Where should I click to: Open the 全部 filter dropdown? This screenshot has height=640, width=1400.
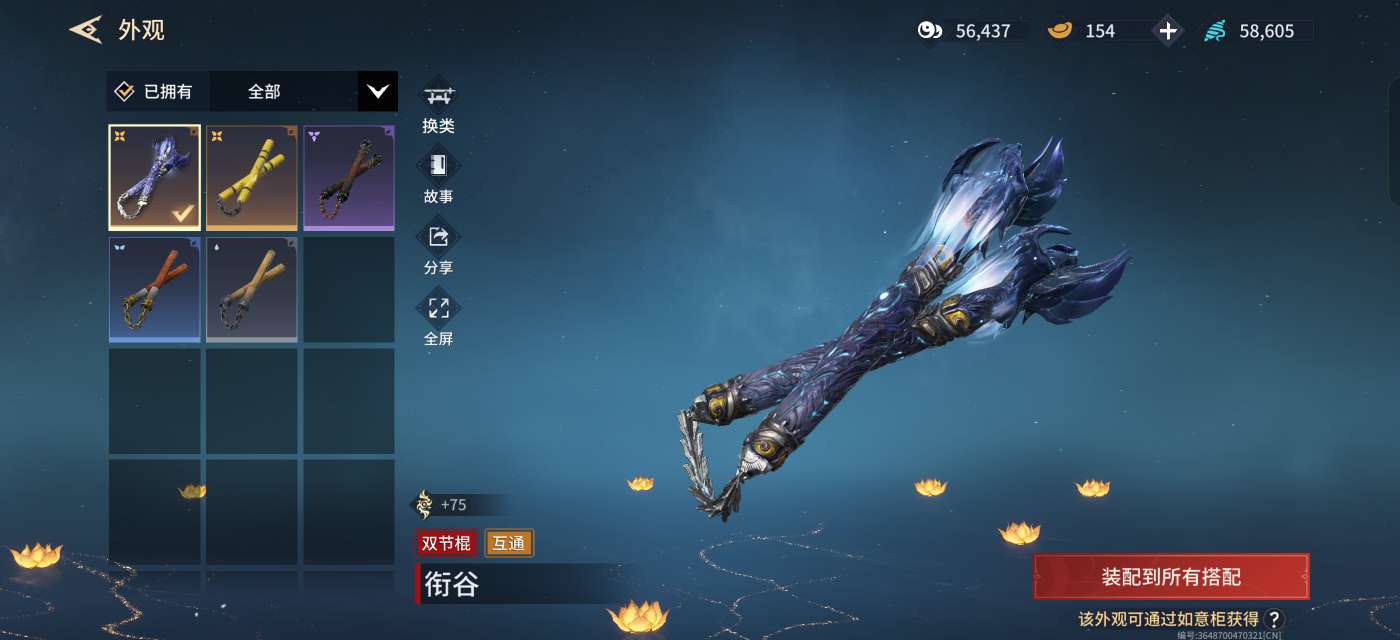(x=377, y=92)
